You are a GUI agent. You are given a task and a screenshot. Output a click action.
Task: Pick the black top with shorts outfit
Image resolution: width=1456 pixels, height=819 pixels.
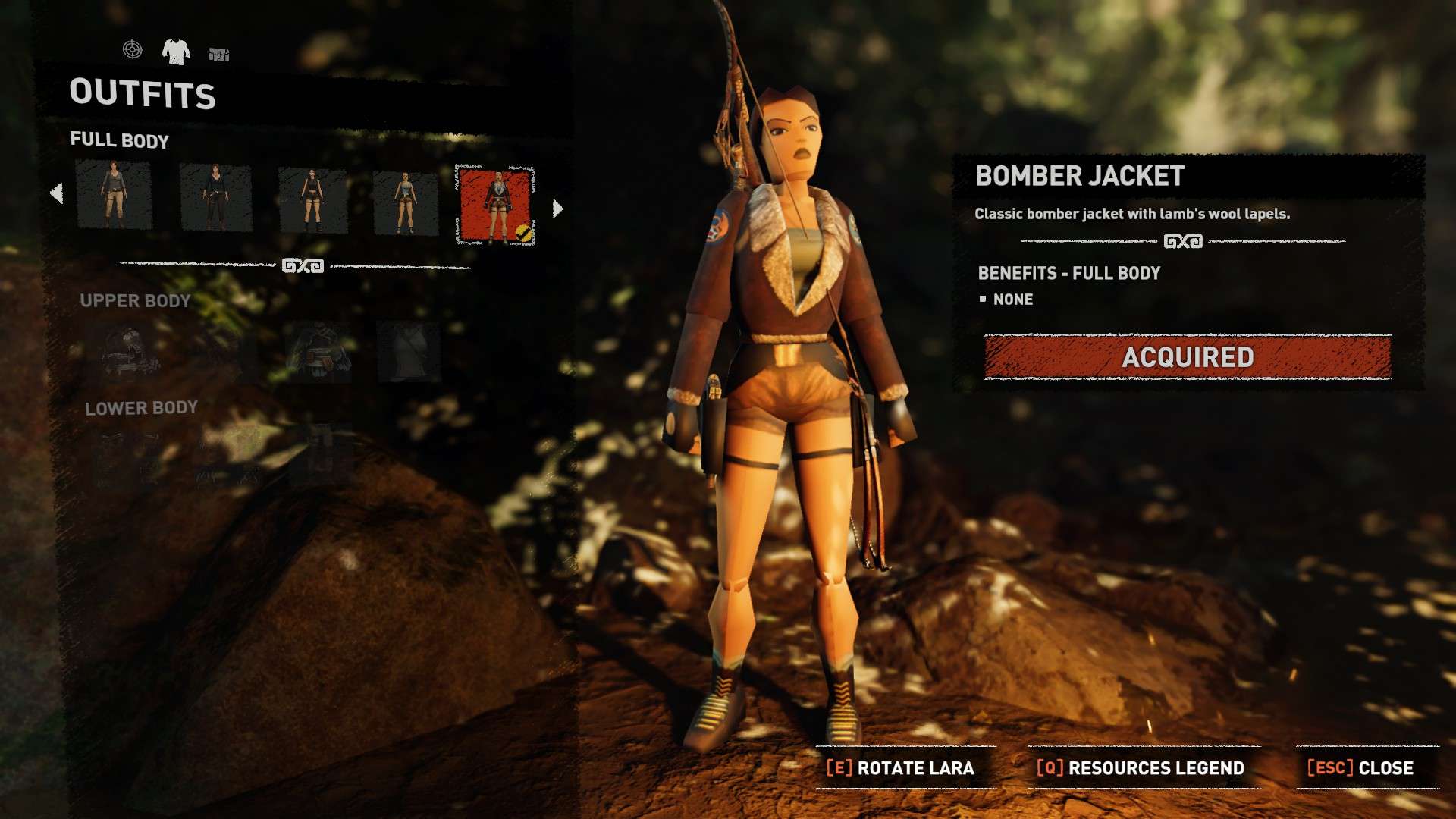tap(312, 200)
